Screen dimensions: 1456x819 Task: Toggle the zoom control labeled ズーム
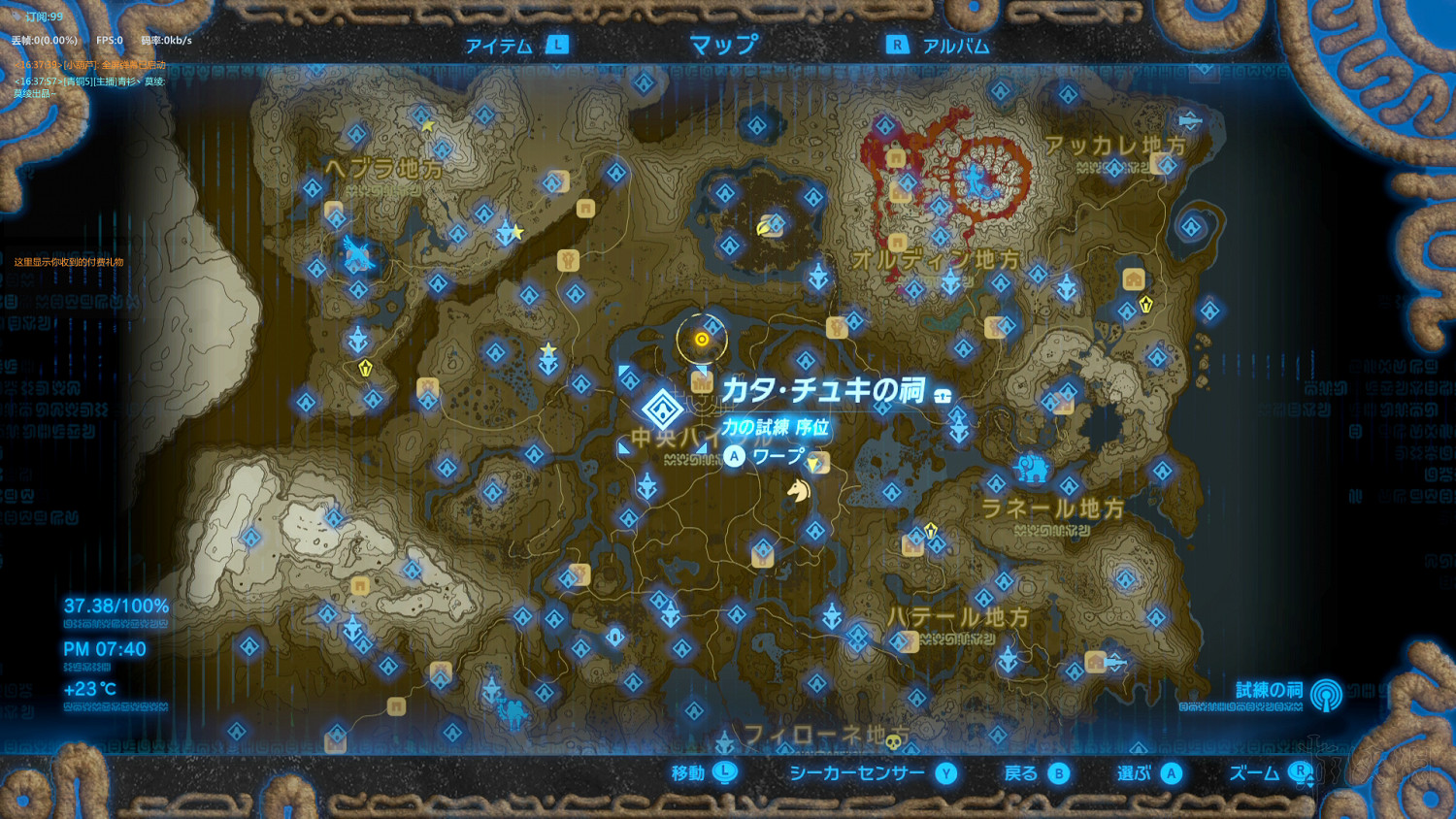1273,773
